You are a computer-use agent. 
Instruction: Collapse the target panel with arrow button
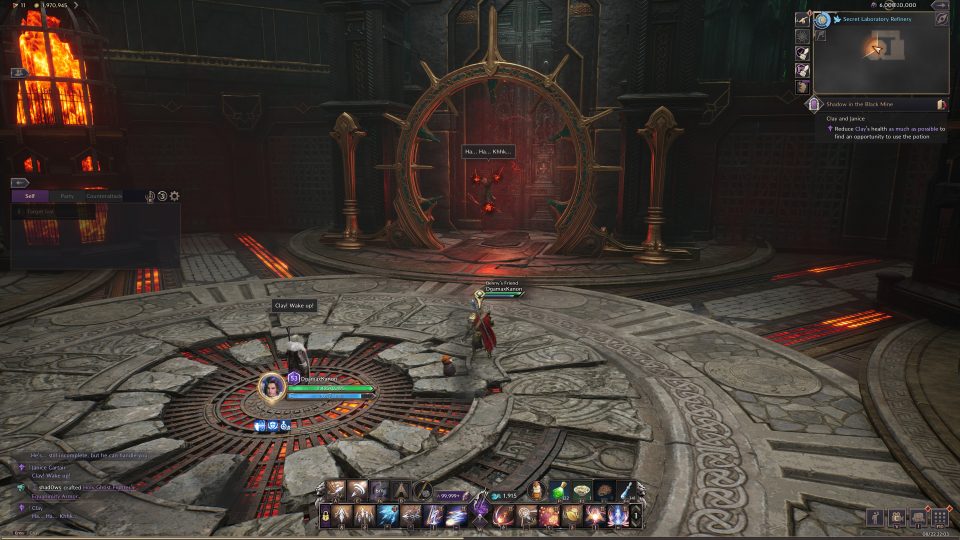(x=19, y=183)
